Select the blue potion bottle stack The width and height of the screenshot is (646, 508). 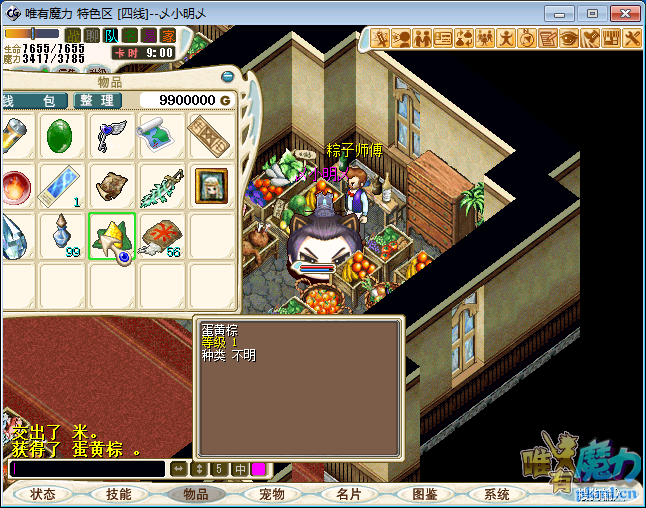click(x=62, y=235)
